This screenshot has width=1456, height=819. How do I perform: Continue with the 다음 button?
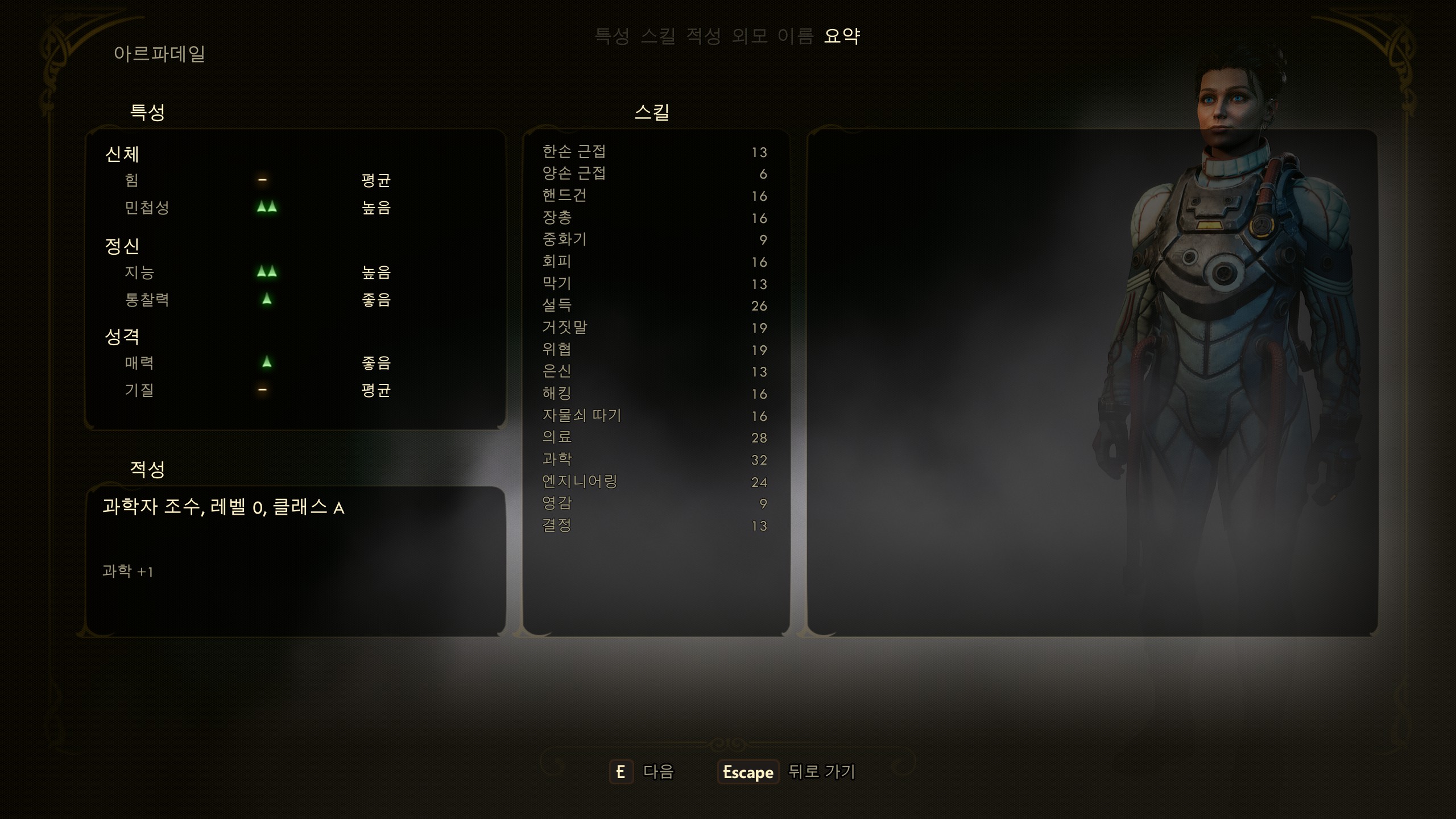pyautogui.click(x=642, y=772)
